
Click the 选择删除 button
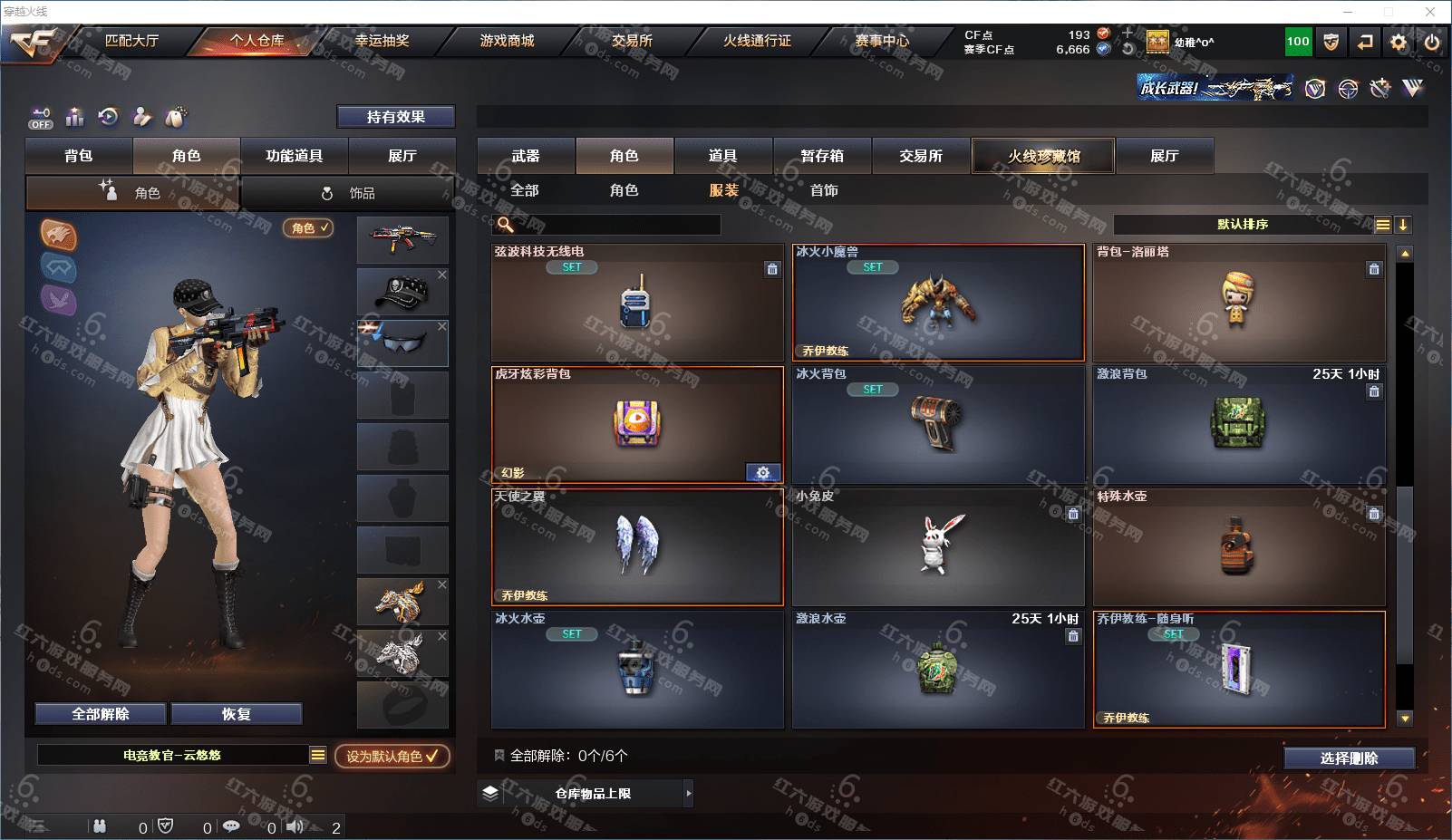point(1349,758)
